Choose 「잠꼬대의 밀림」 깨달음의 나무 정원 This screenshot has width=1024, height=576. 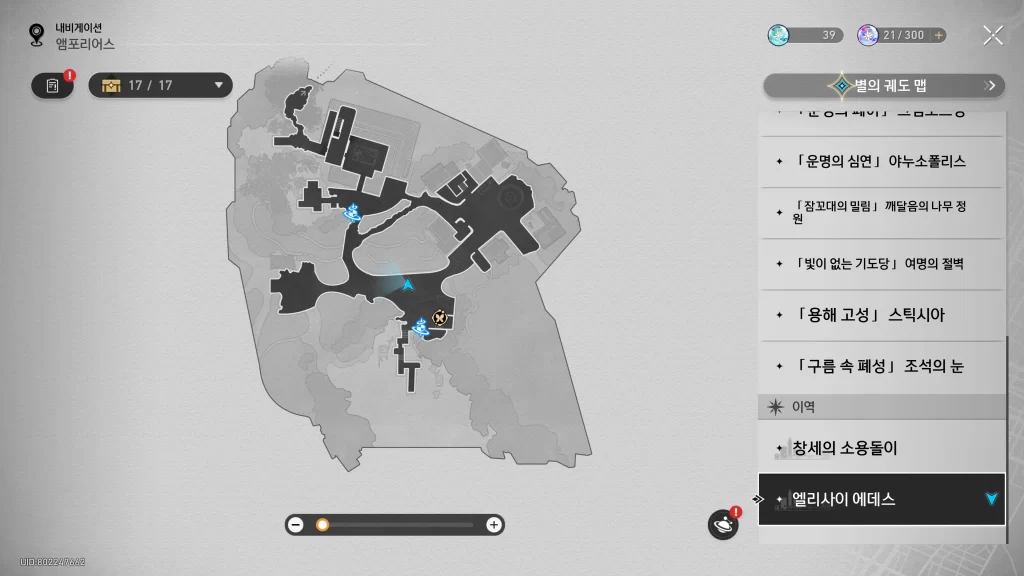(x=880, y=212)
